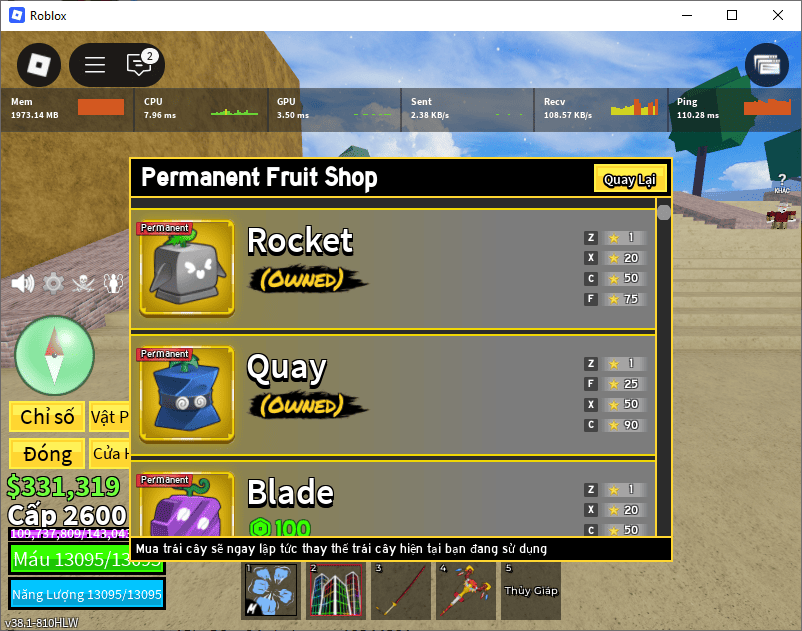
Task: Equip the rainbow buildings hotbar slot
Action: 335,591
